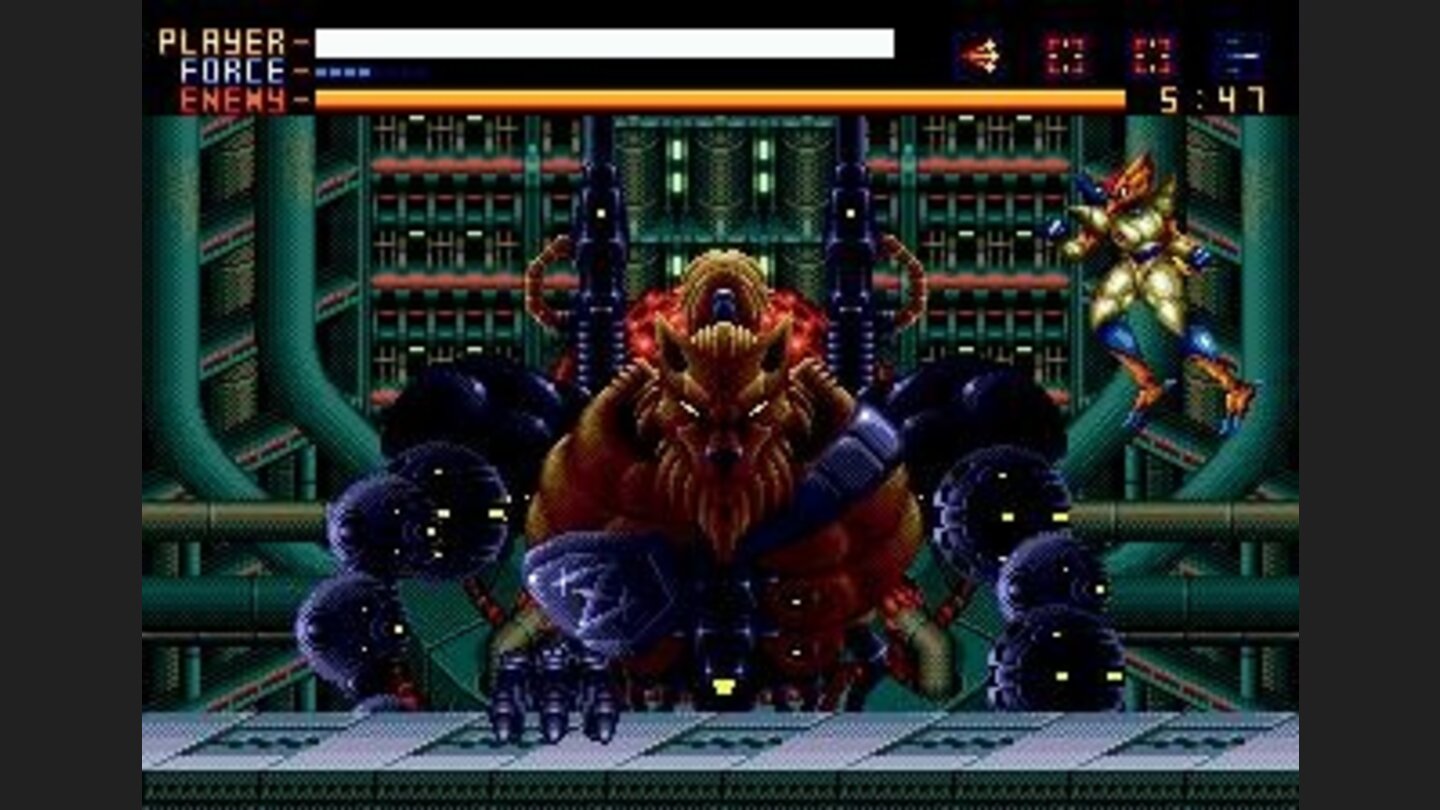This screenshot has width=1440, height=810.
Task: Click the PLAYER health bar row
Action: coord(600,43)
